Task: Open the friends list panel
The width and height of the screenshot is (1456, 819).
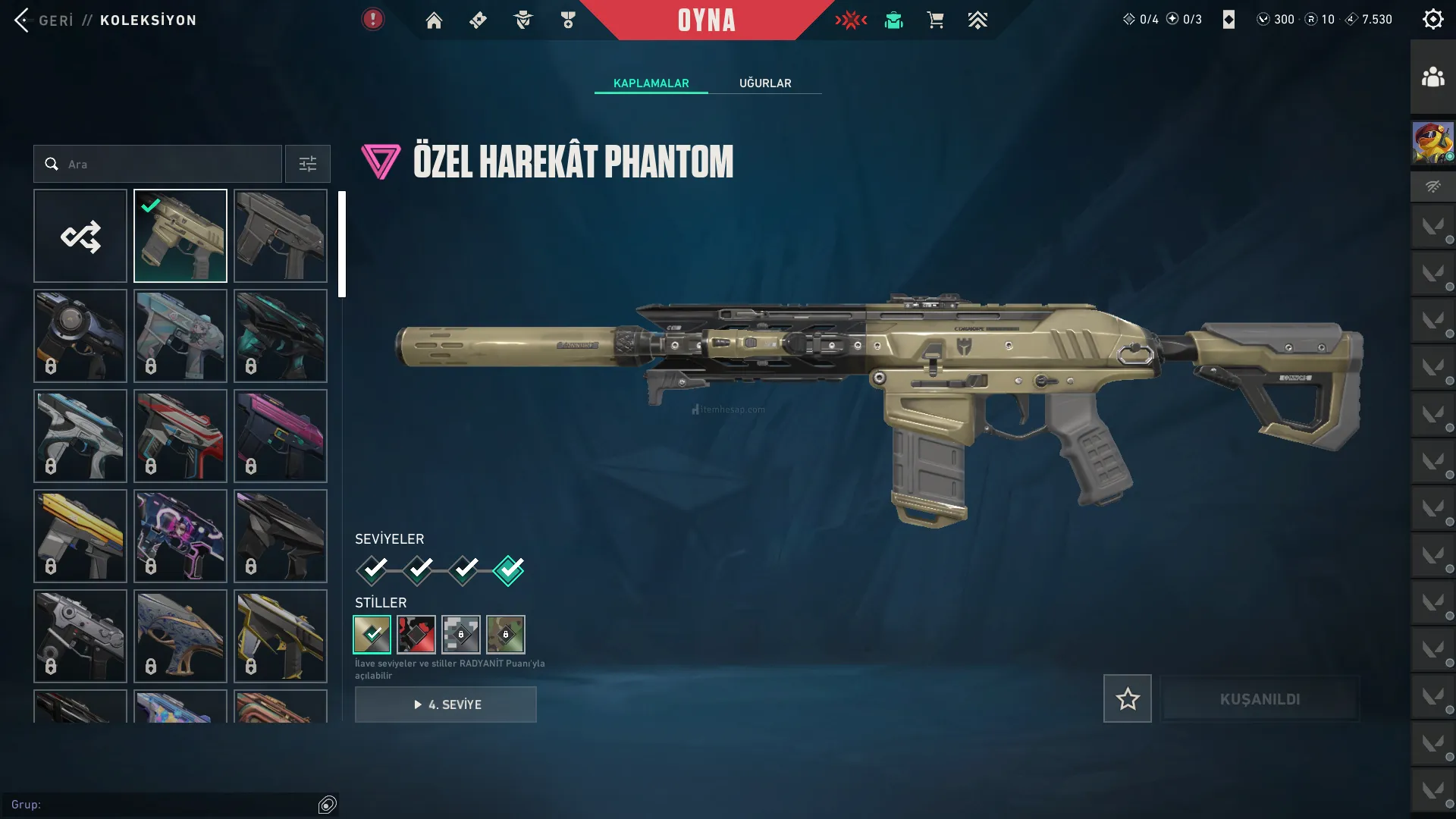Action: (x=1432, y=77)
